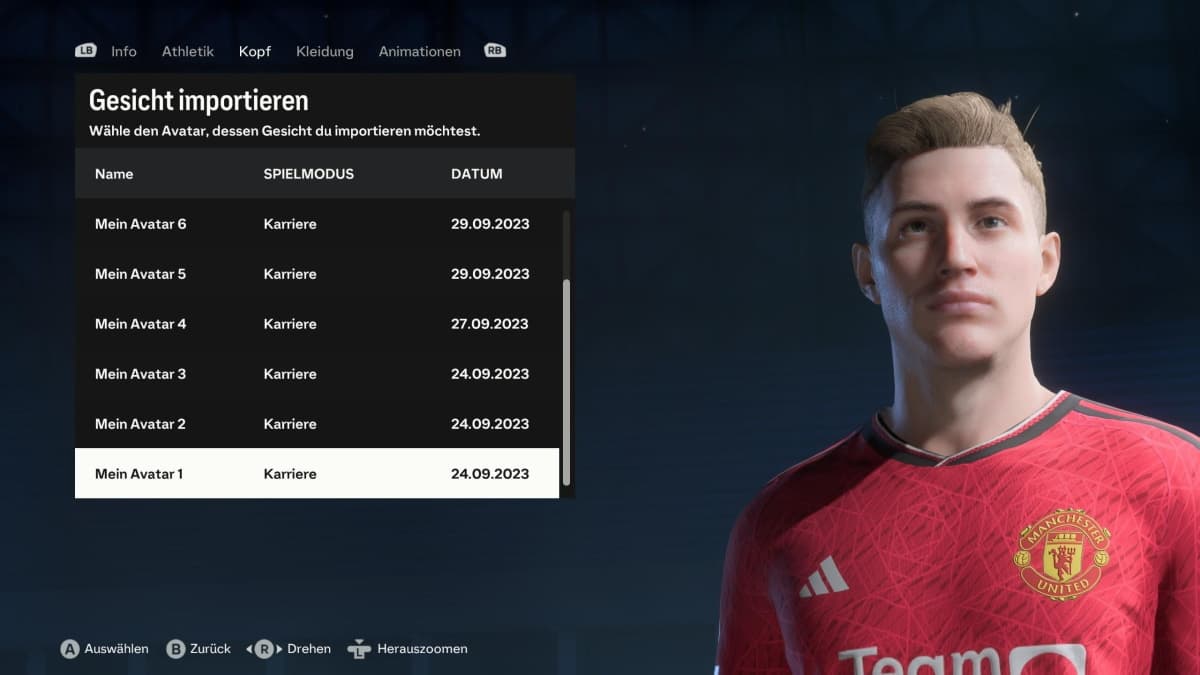Viewport: 1200px width, 675px height.
Task: Choose Mein Avatar 2 entry
Action: pos(316,424)
